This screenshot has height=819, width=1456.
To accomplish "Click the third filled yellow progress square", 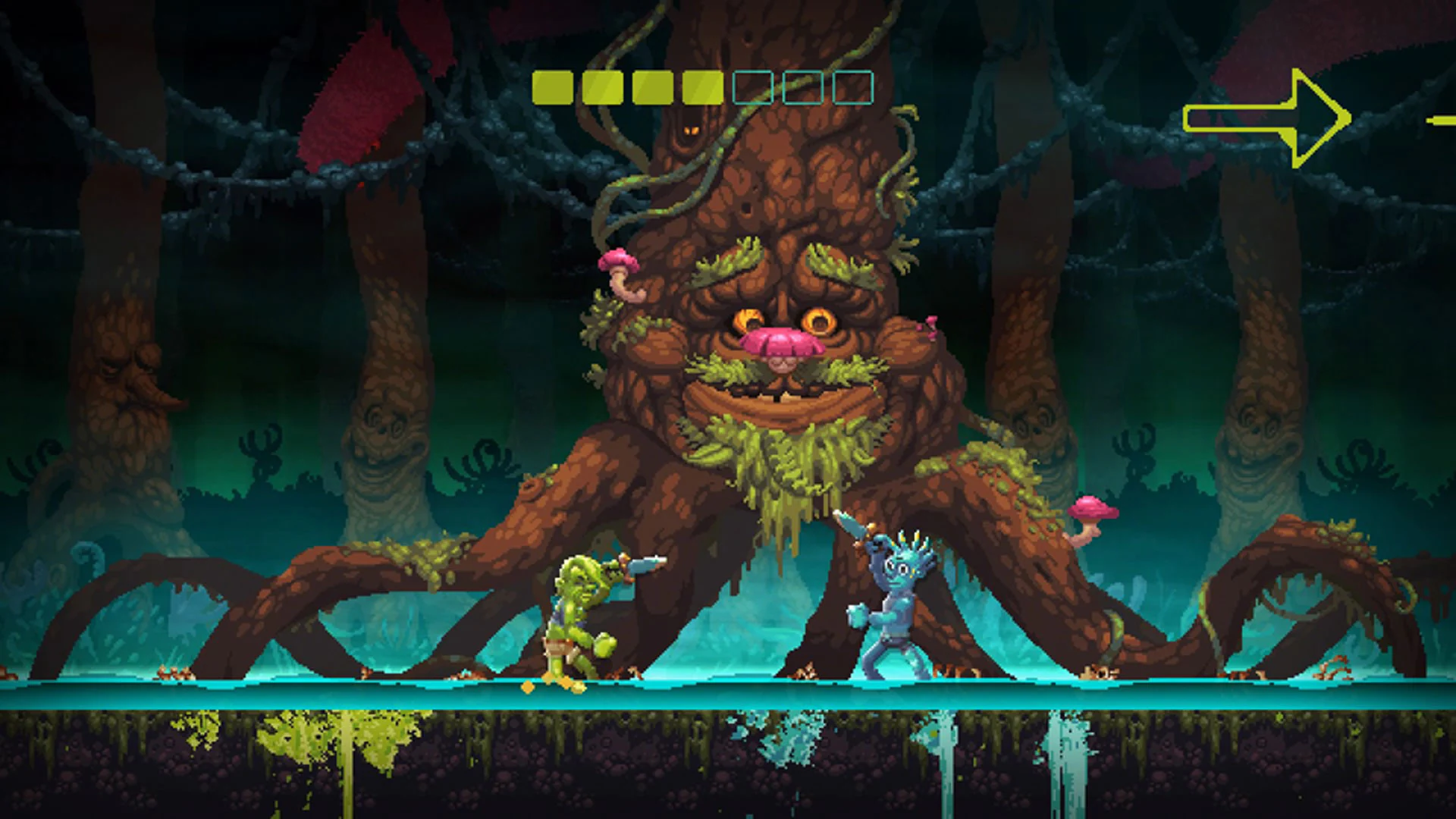I will tap(652, 88).
